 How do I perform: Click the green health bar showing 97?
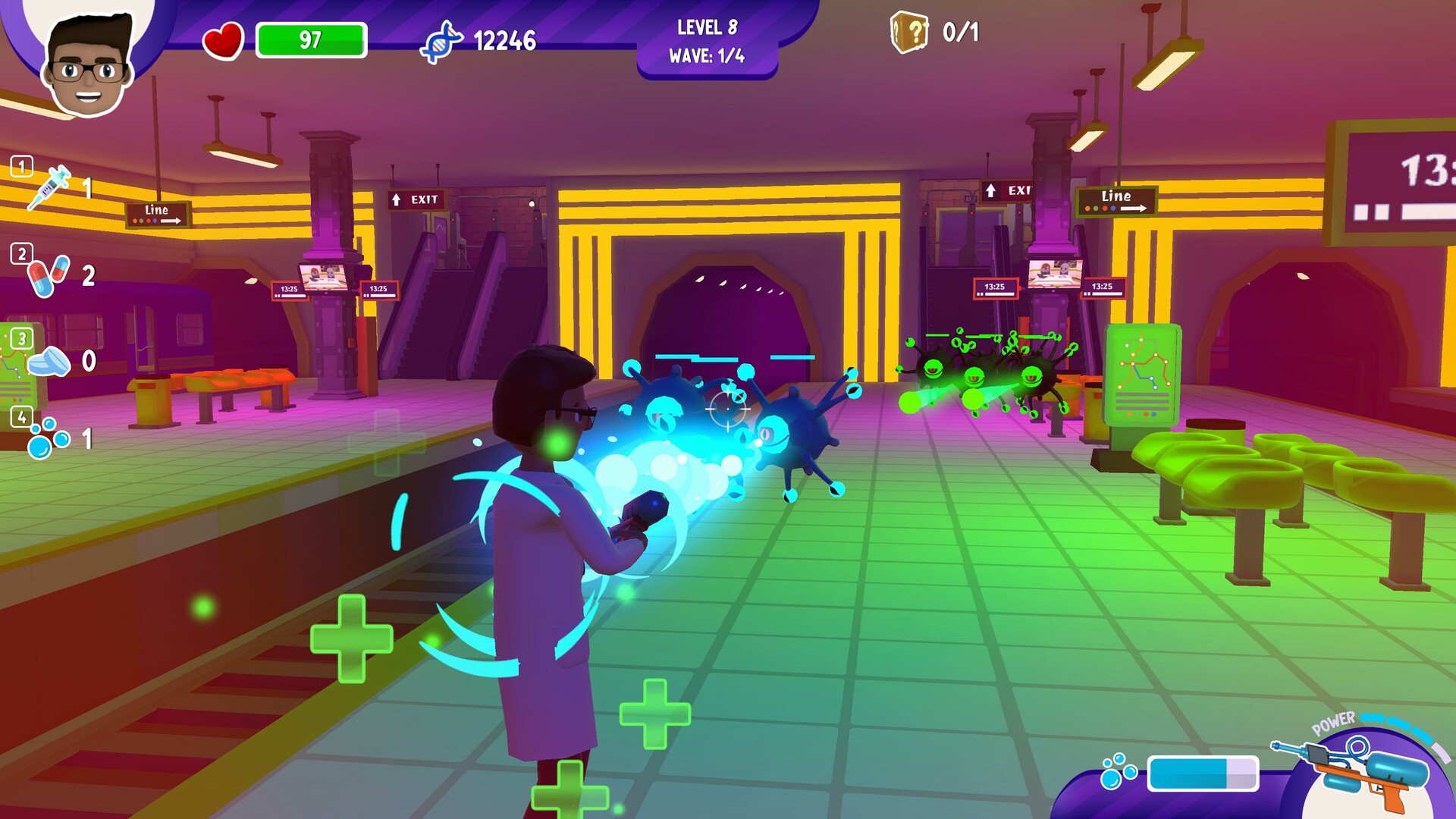[x=311, y=38]
